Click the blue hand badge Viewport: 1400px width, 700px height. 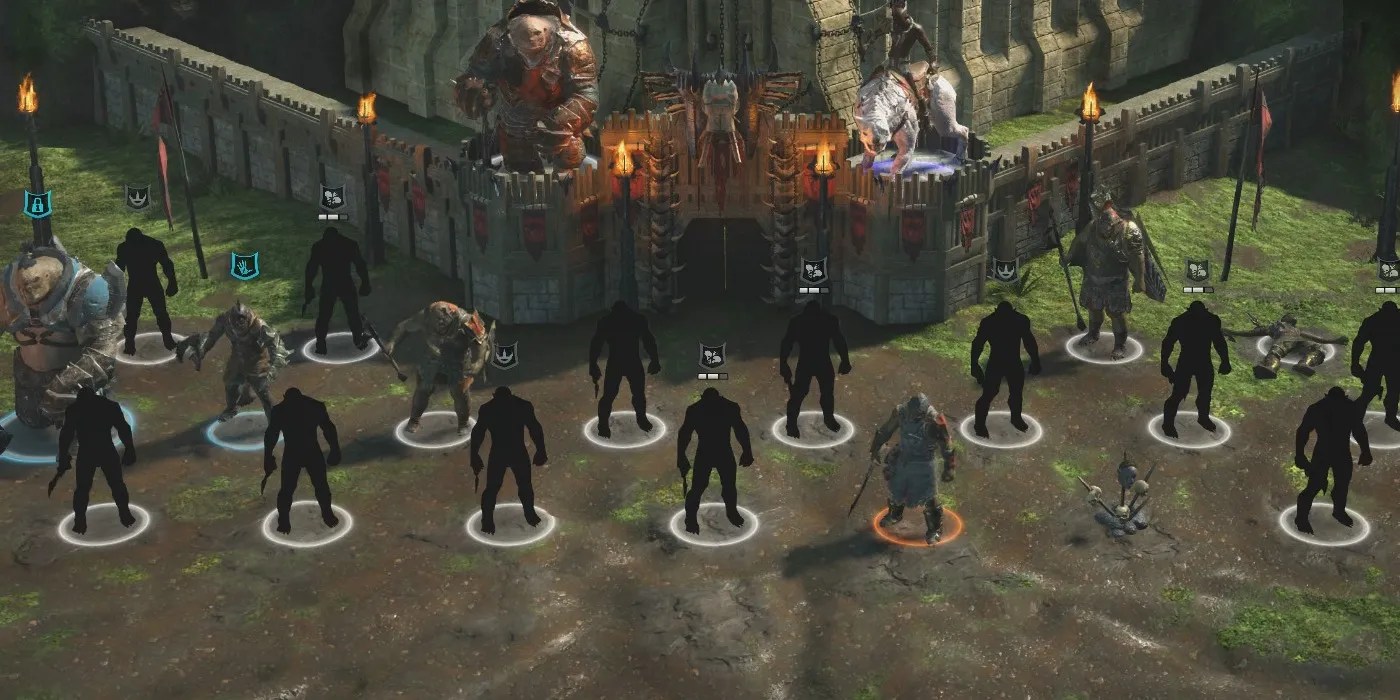coord(244,266)
